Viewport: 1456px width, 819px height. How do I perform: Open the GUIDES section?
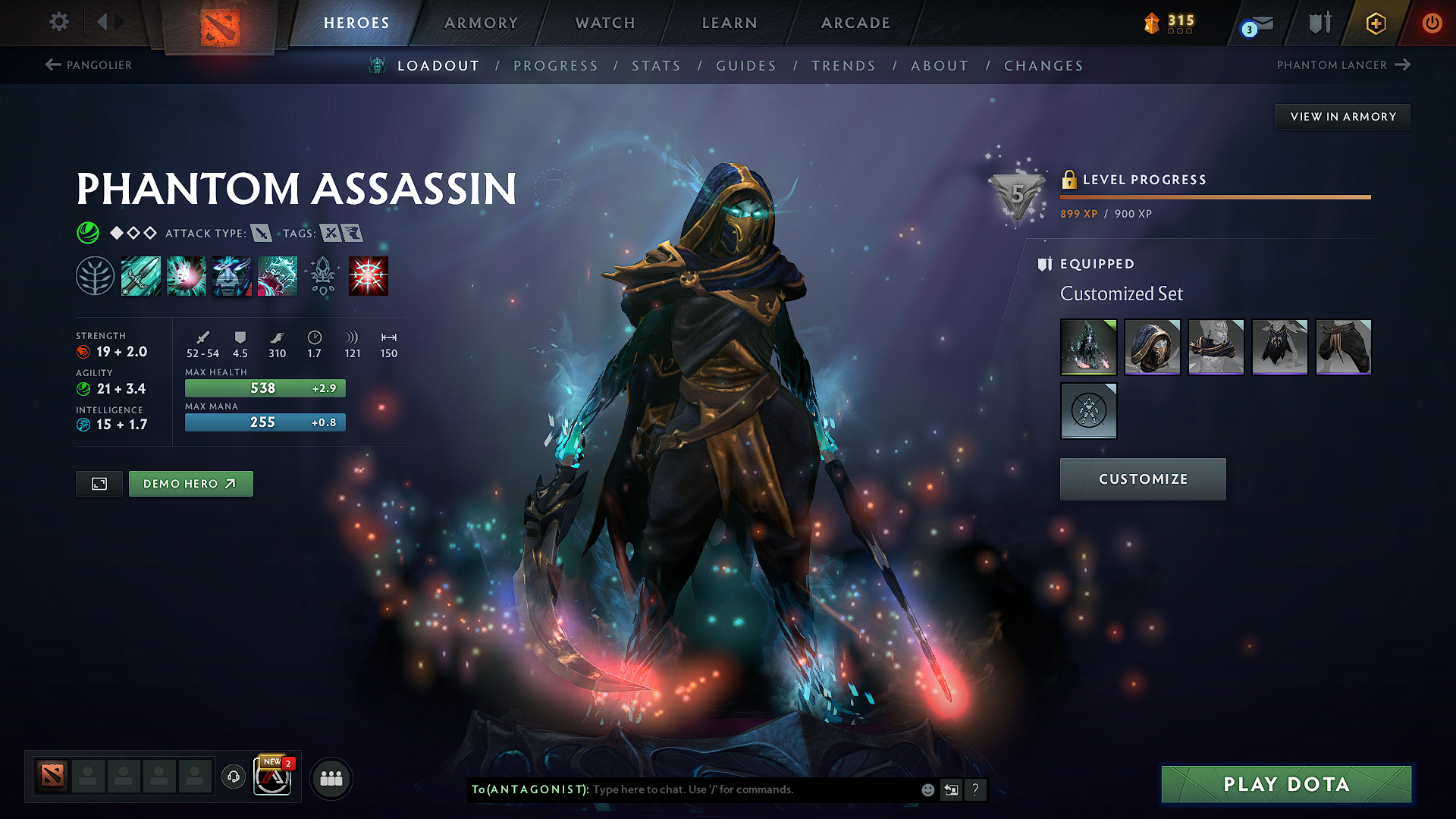(746, 66)
